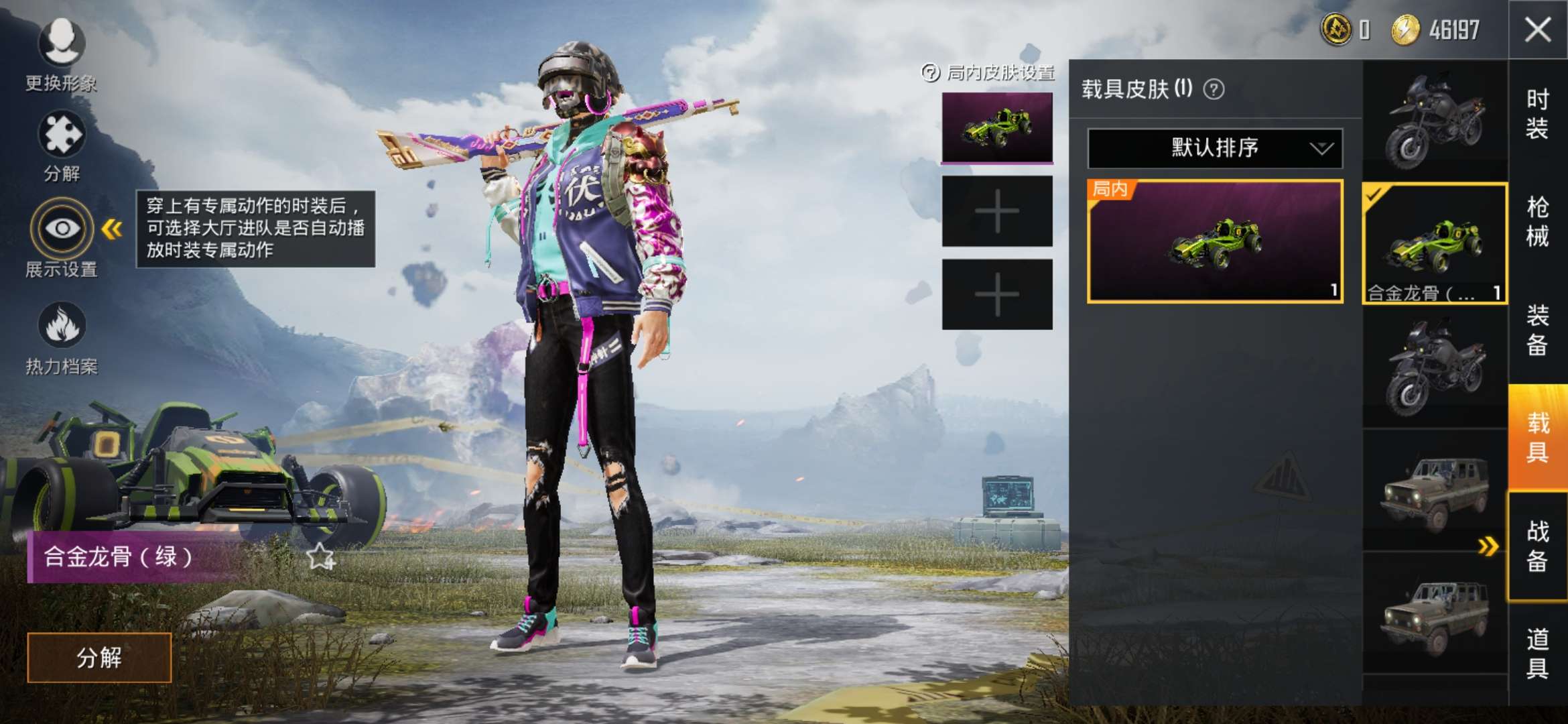Select the black motorcycle skin thumbnail
The height and width of the screenshot is (724, 1568).
coord(1433,119)
